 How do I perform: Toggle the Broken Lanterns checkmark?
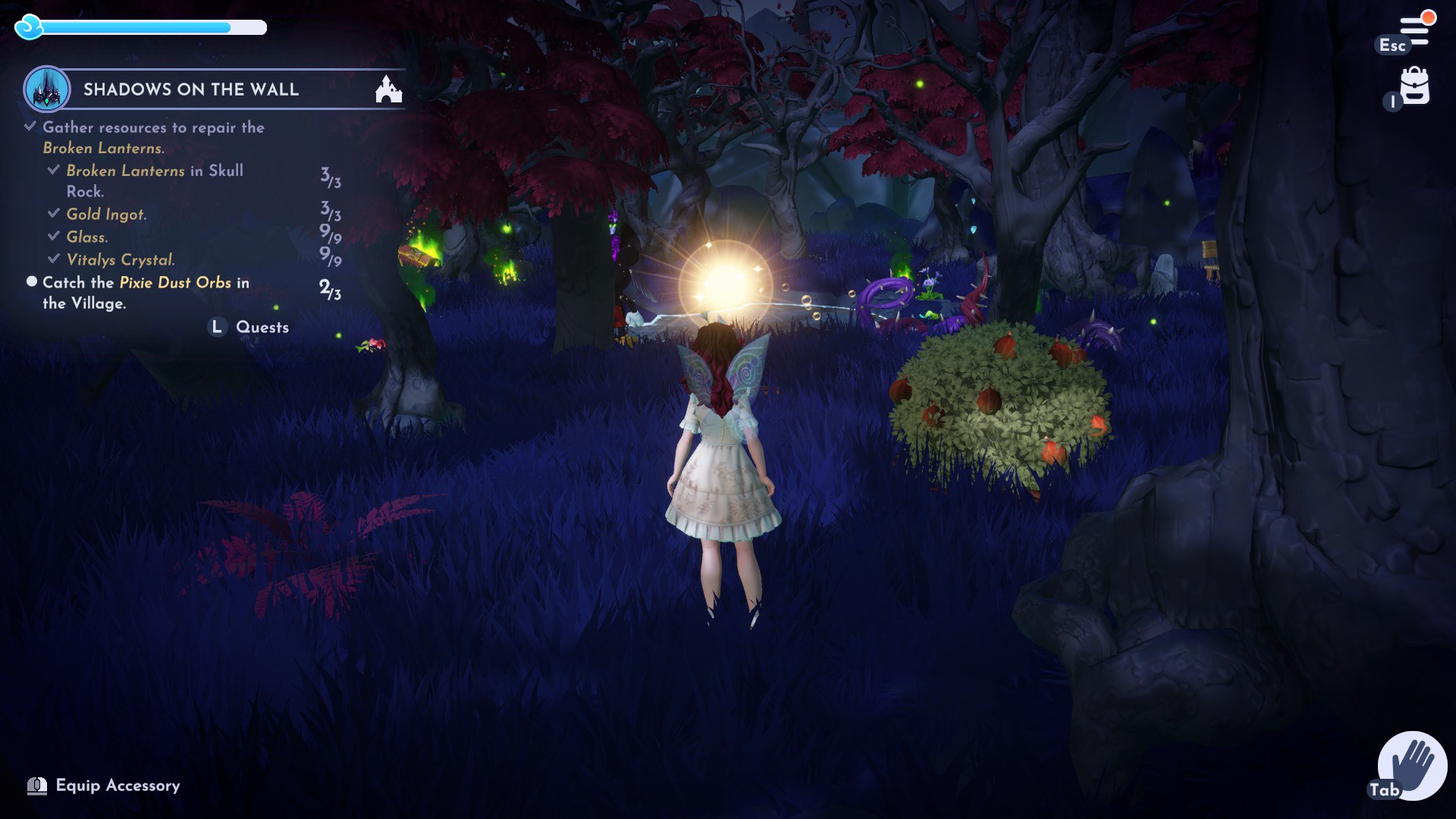pos(53,170)
